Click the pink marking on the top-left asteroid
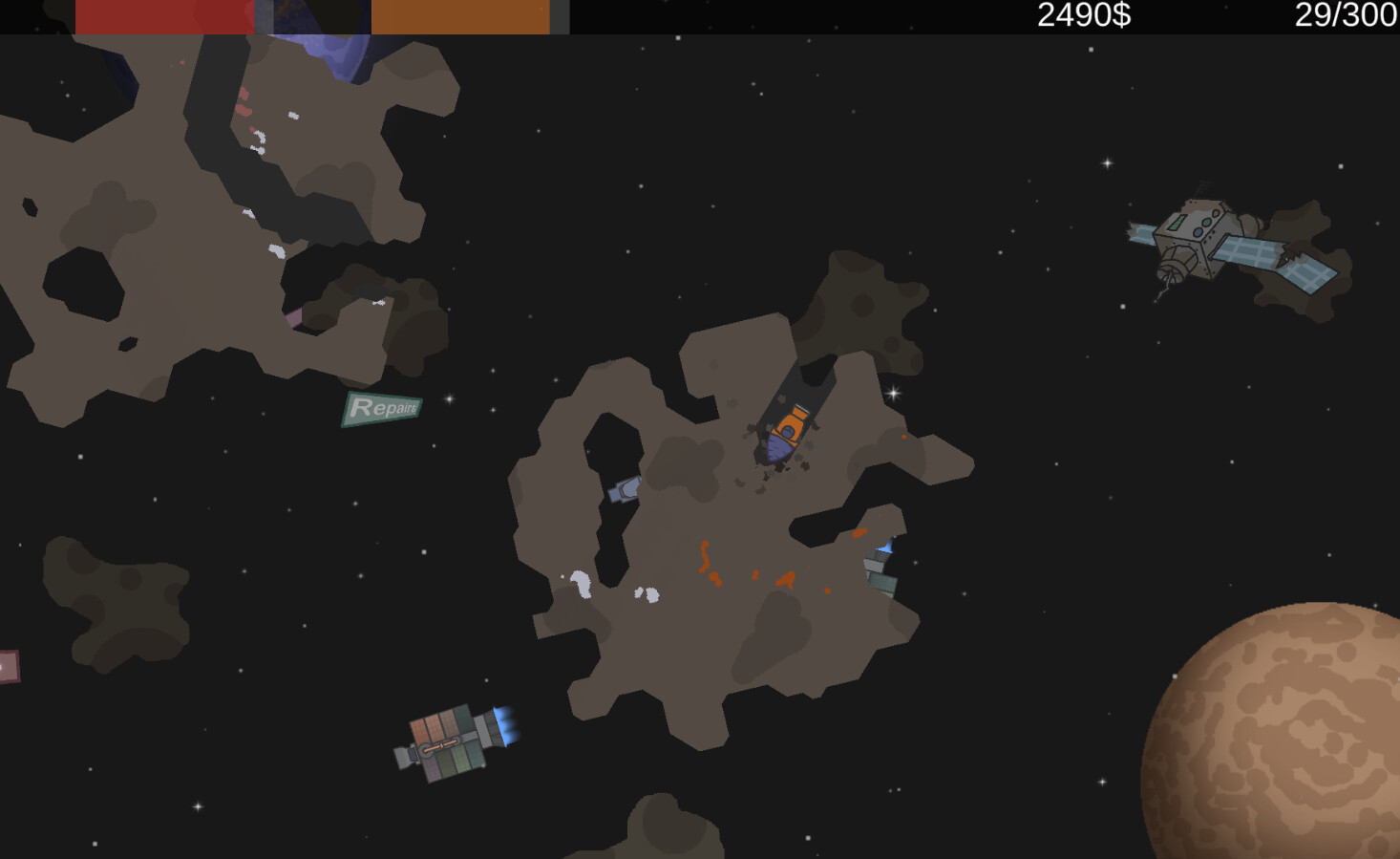This screenshot has height=859, width=1400. (294, 315)
